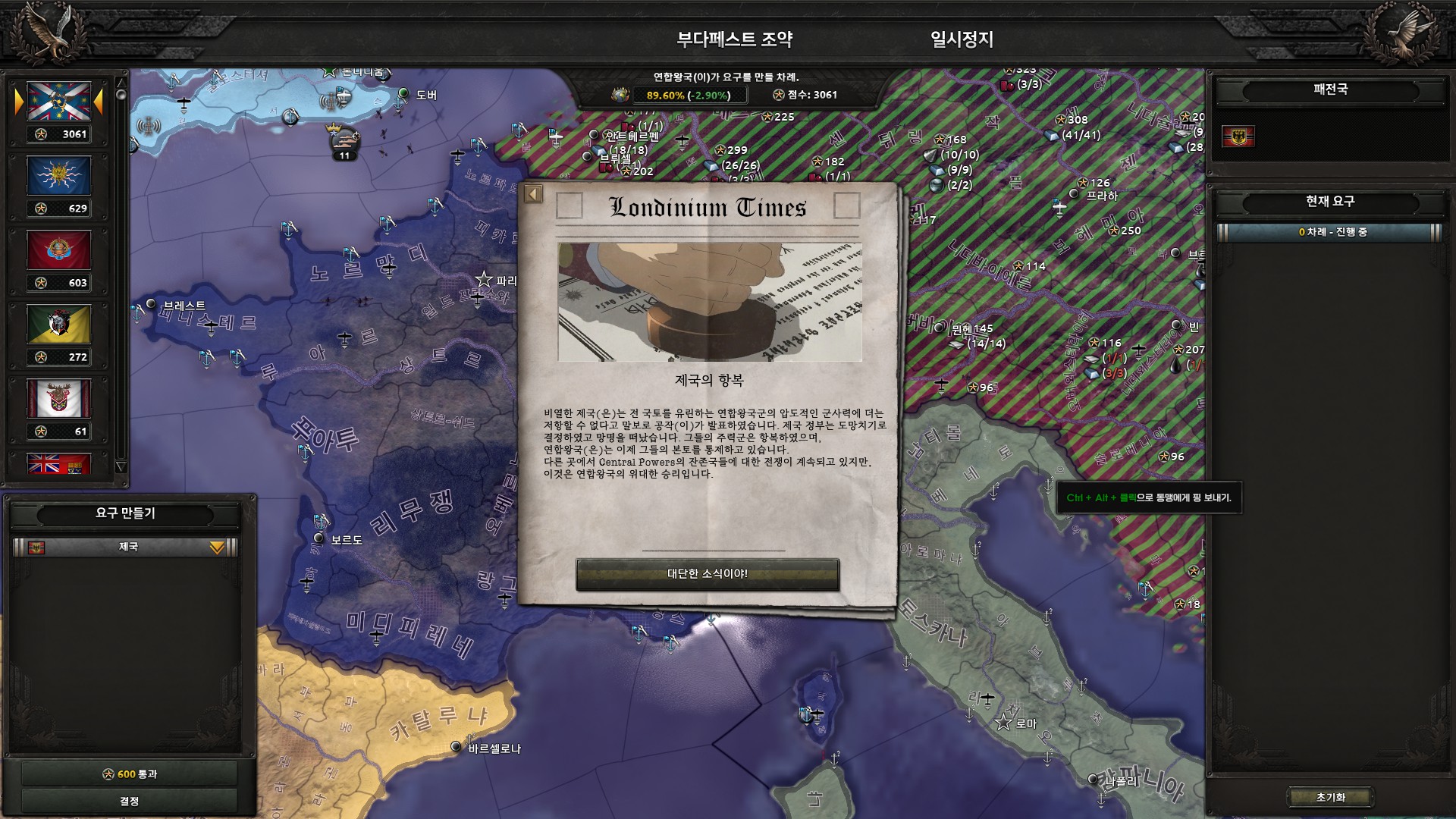Open the 0 차례 - 진행 중 turn row
1456x819 pixels.
pyautogui.click(x=1330, y=232)
